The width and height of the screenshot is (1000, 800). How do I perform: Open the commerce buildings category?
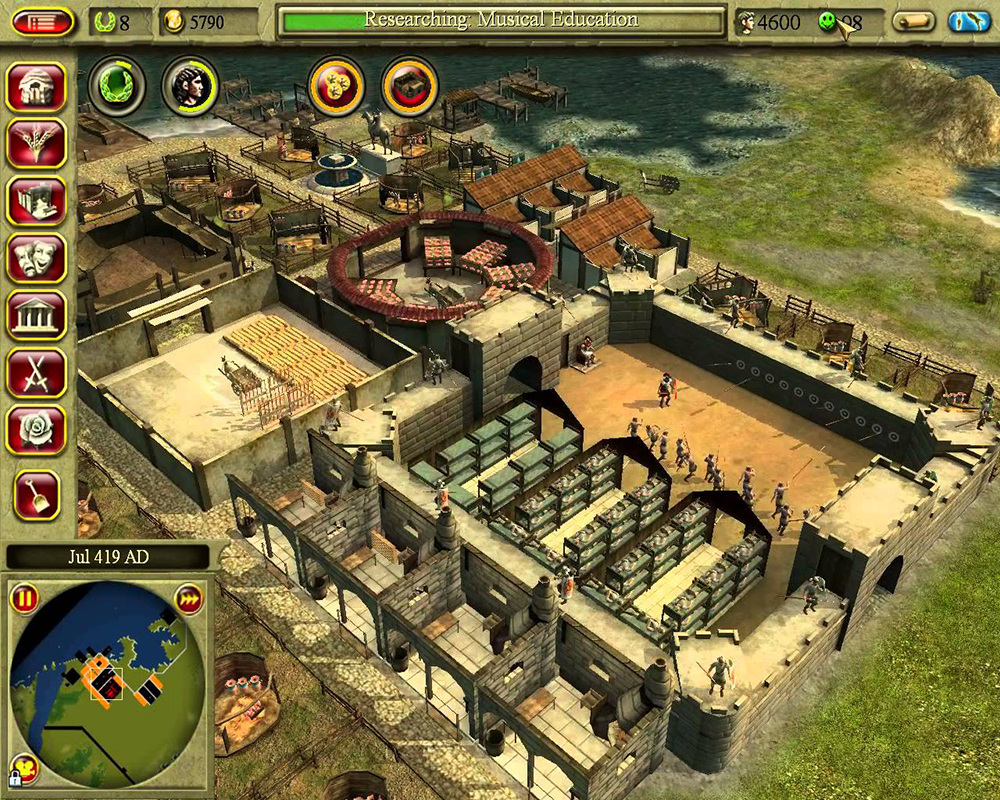pyautogui.click(x=36, y=201)
